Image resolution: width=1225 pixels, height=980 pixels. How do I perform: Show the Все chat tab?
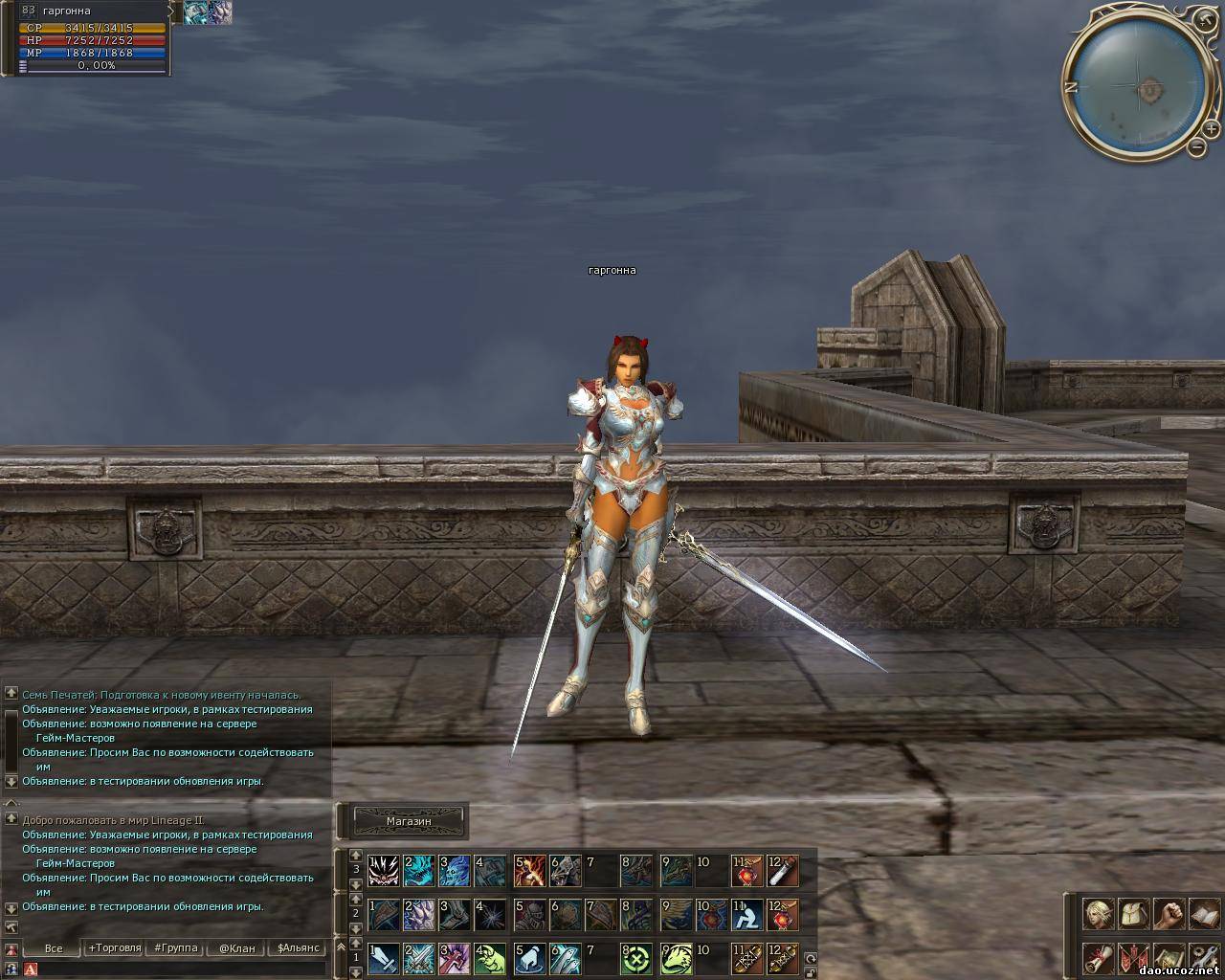tap(54, 948)
